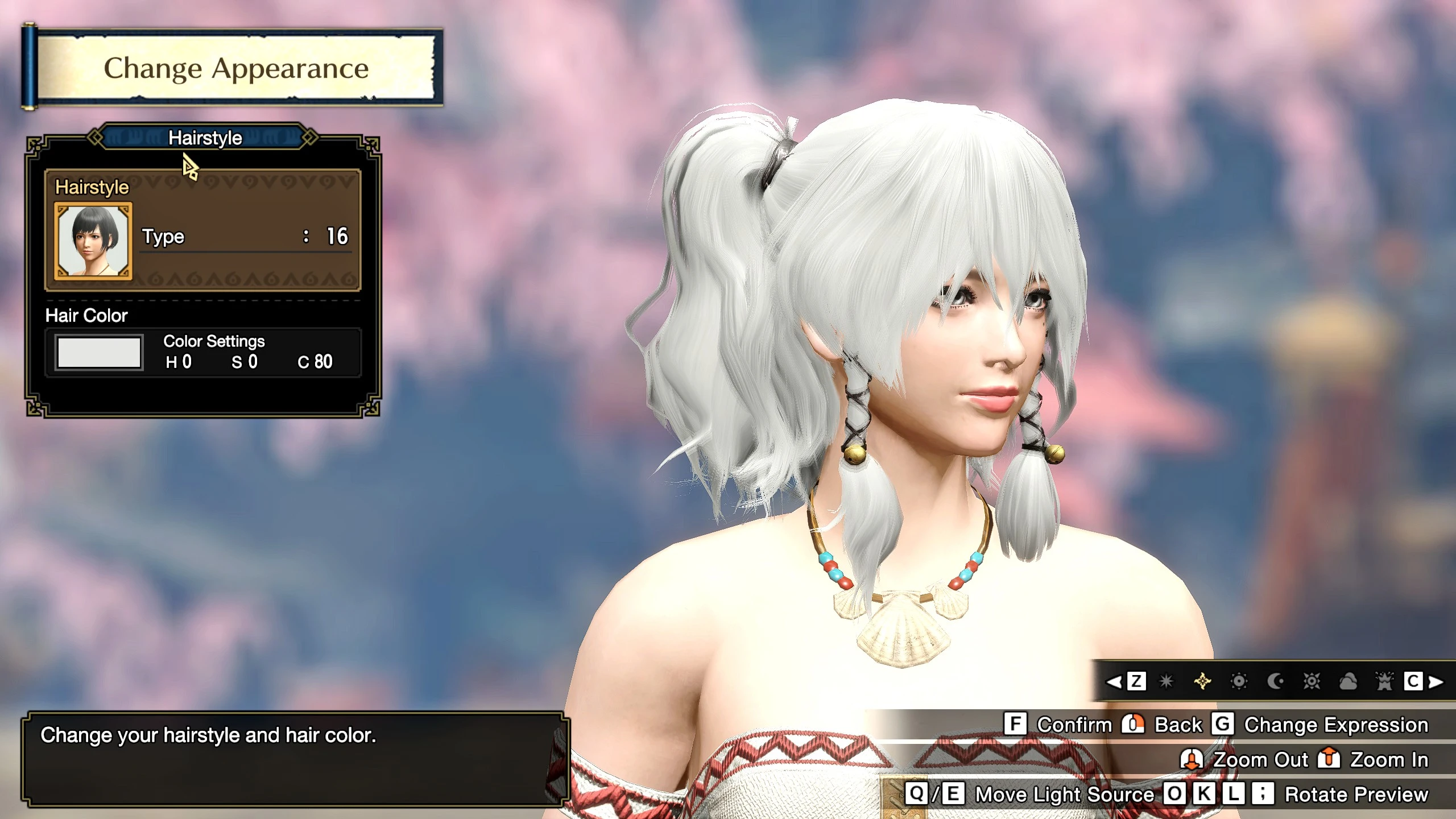The height and width of the screenshot is (819, 1456).
Task: Switch to the round sun lighting preset
Action: coord(1239,681)
